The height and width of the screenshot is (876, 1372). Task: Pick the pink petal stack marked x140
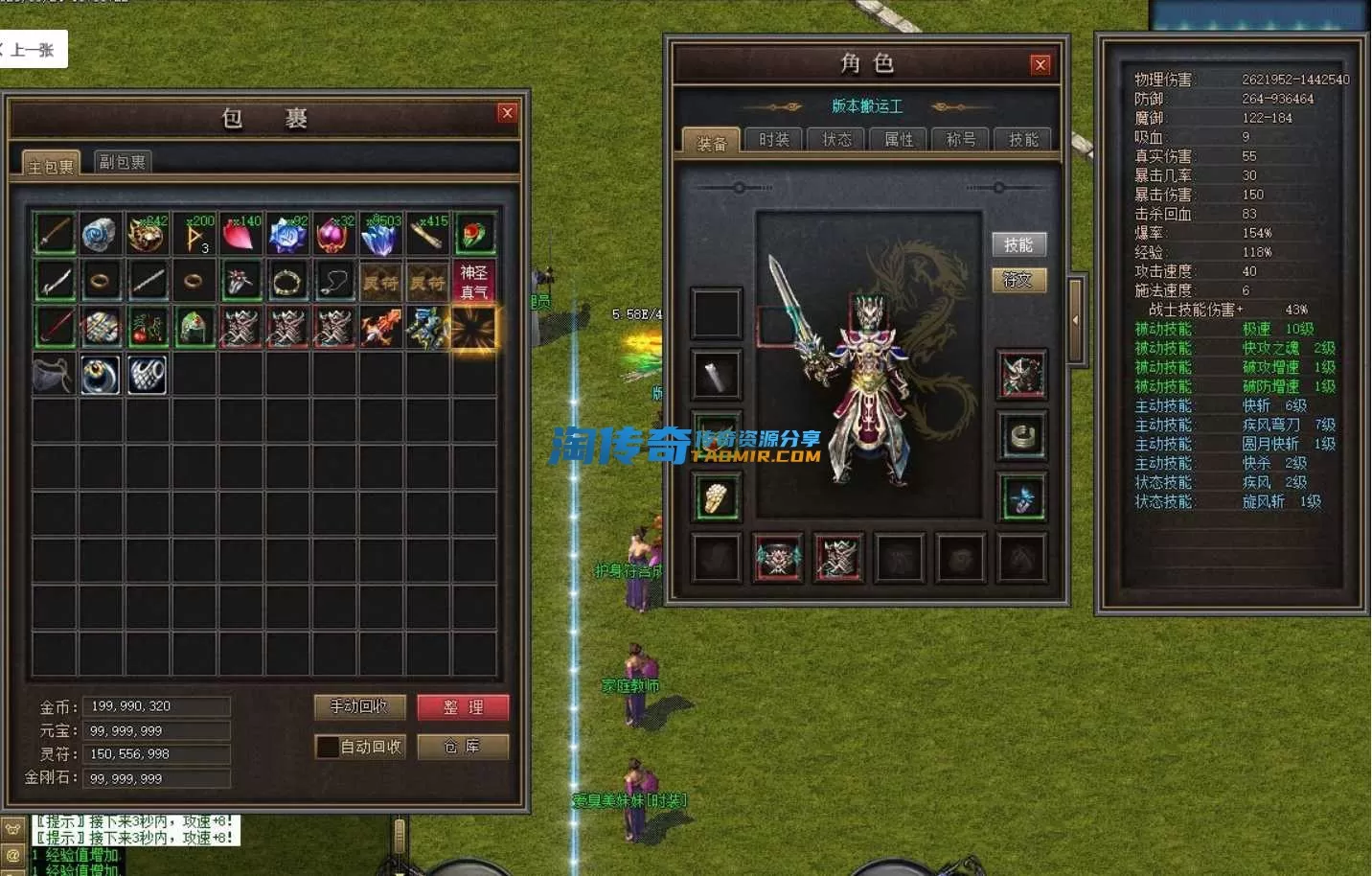pyautogui.click(x=241, y=234)
